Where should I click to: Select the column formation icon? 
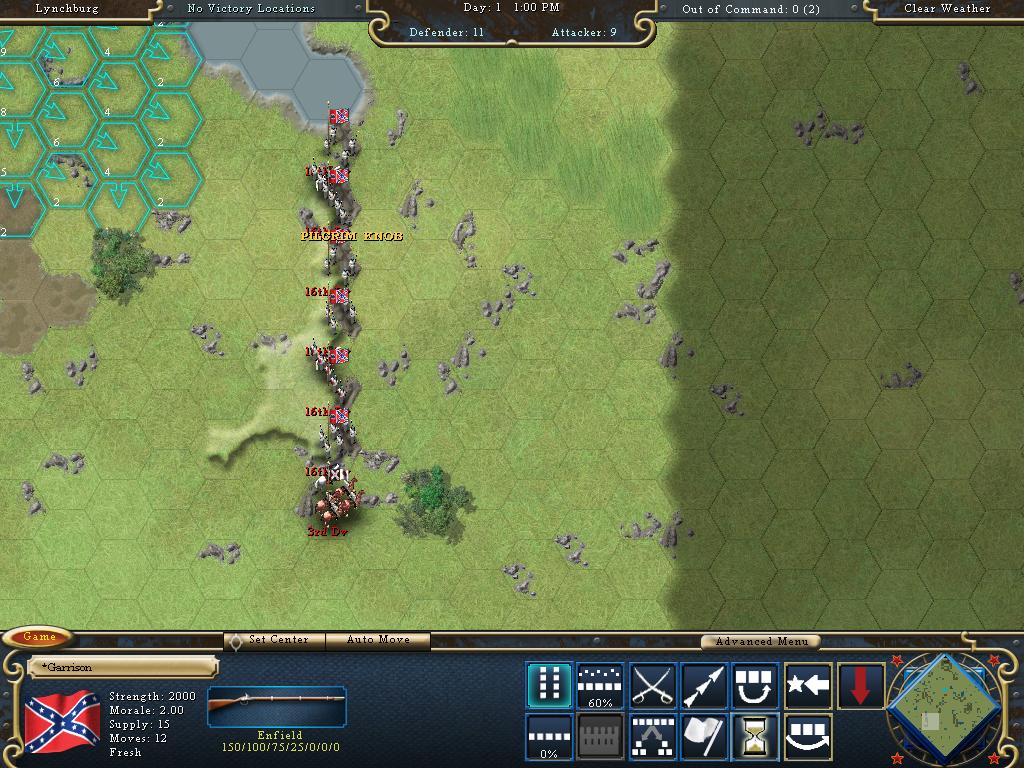tap(548, 685)
